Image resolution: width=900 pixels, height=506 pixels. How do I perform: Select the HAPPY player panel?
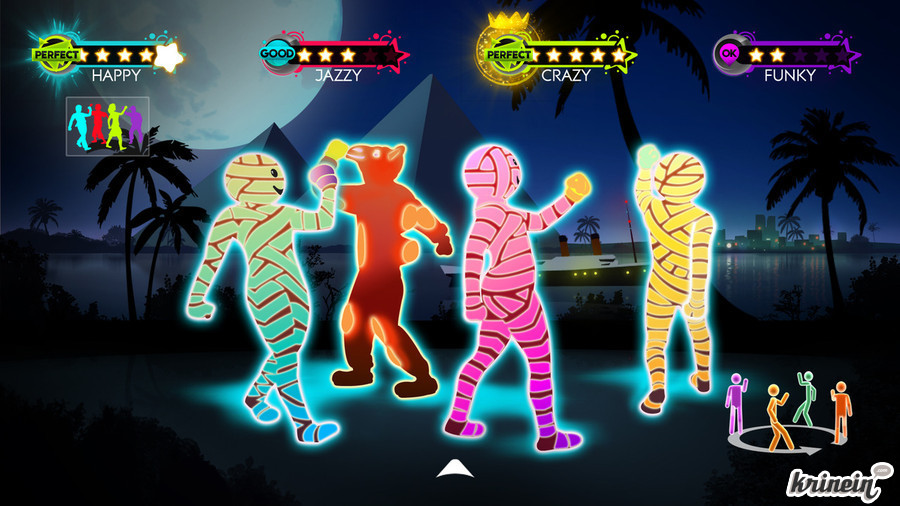tap(110, 58)
